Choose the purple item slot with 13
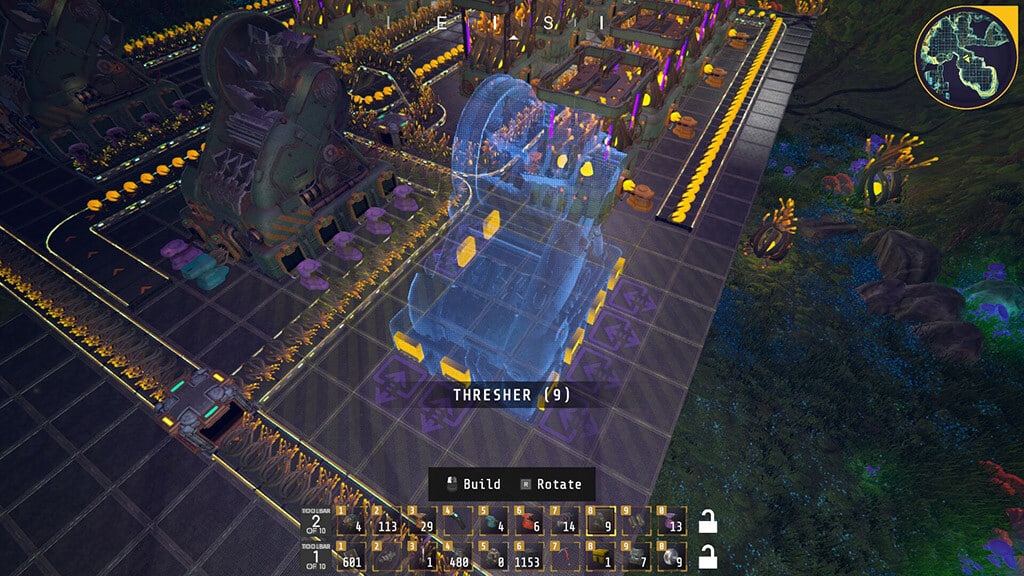The image size is (1024, 576). coord(671,522)
